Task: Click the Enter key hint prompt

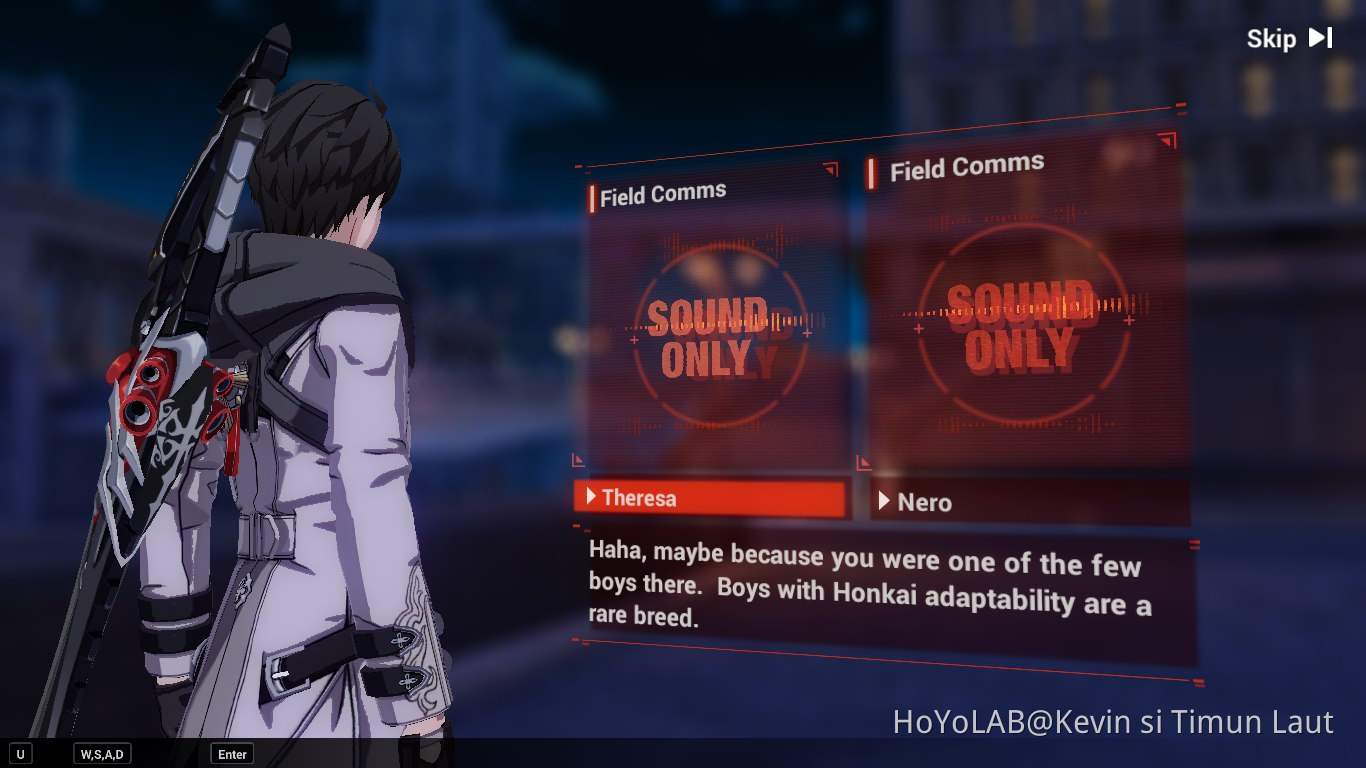Action: point(231,755)
